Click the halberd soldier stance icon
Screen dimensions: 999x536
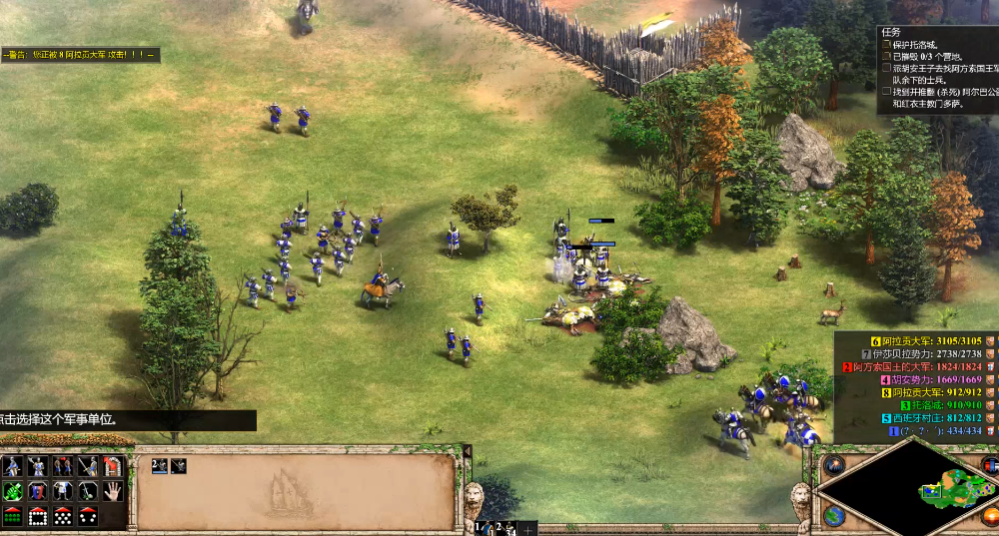[x=38, y=466]
